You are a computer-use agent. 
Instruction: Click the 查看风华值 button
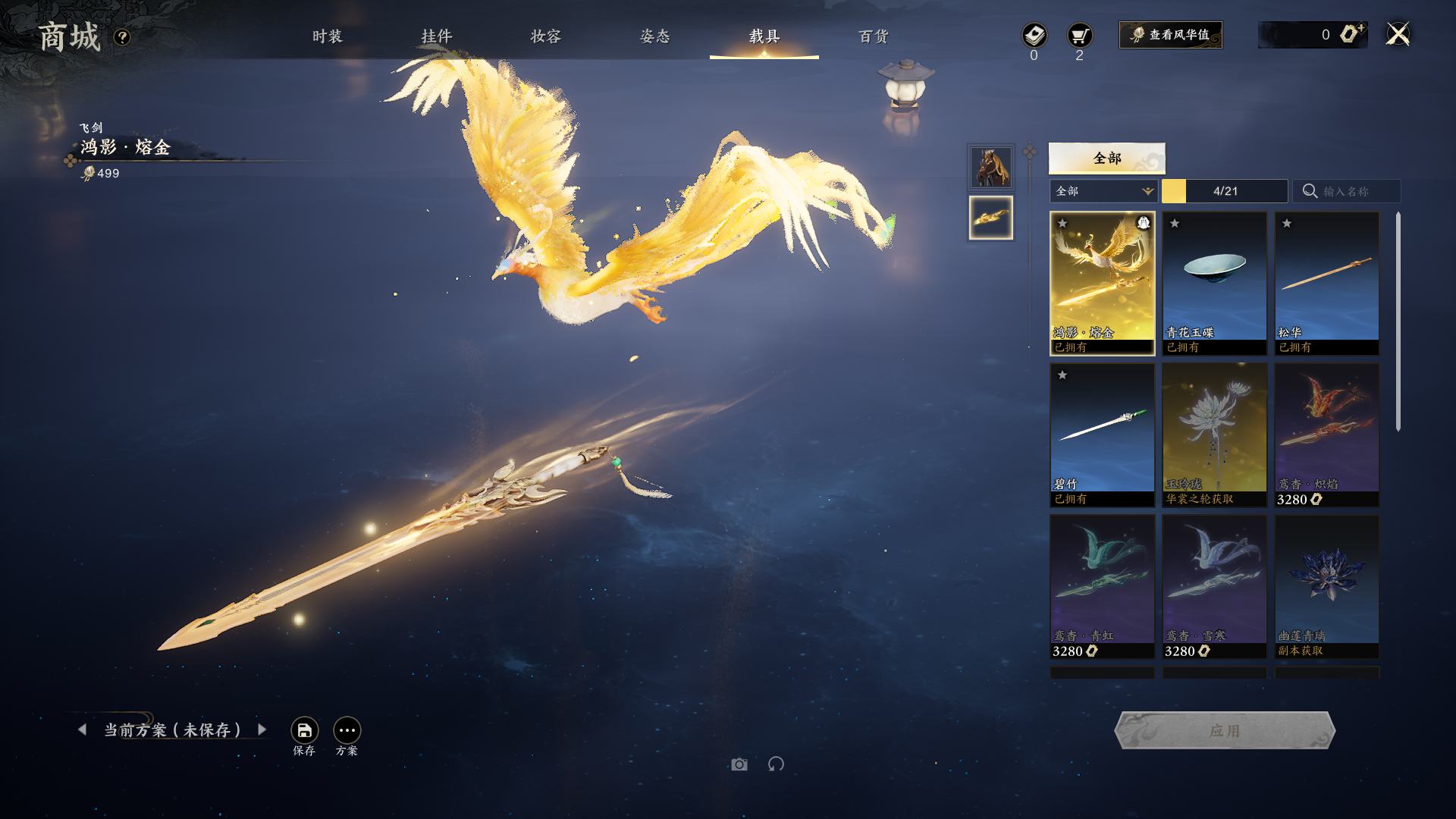(x=1170, y=35)
